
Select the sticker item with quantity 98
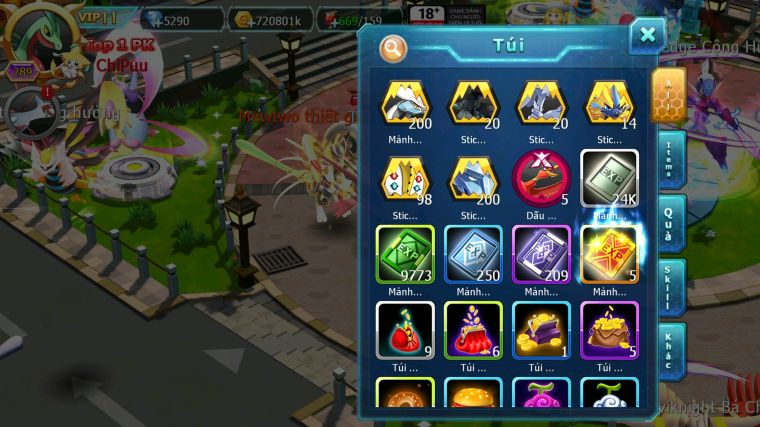[x=405, y=178]
